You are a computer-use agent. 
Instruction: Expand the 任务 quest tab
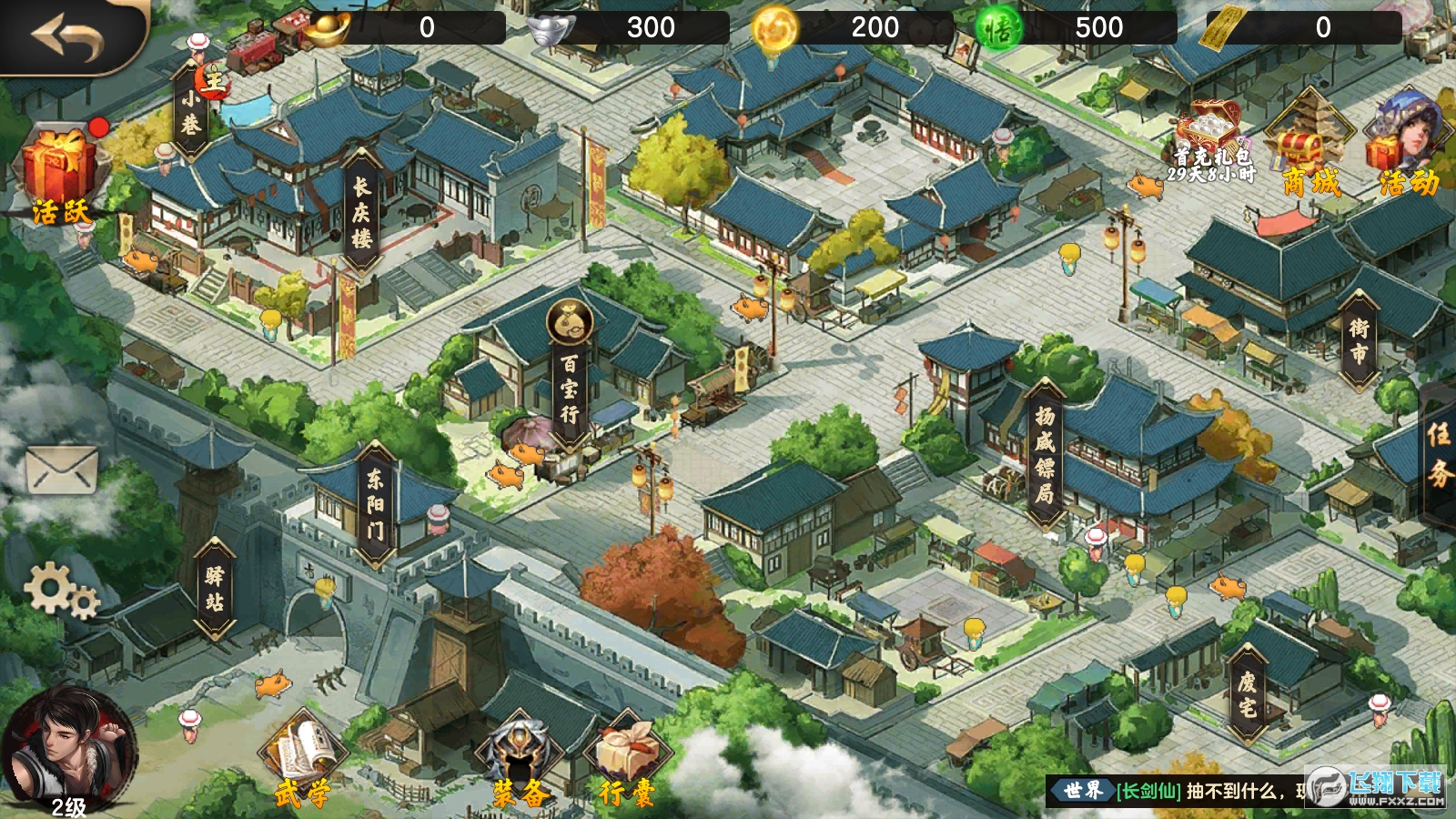point(1439,455)
